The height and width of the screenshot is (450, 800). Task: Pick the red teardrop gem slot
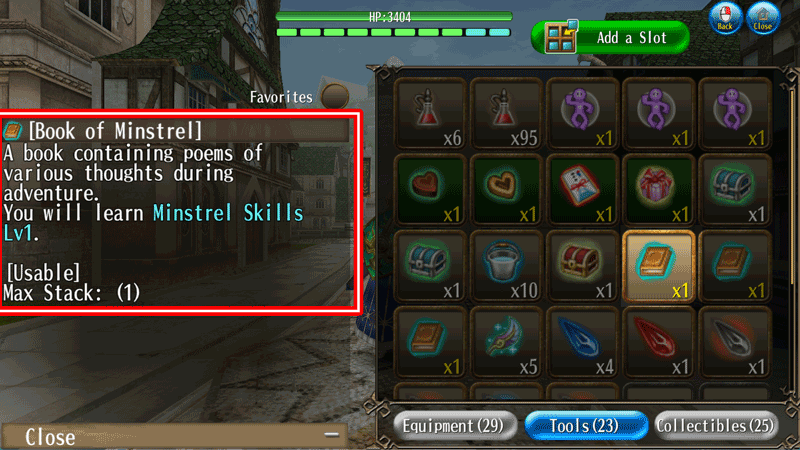658,341
